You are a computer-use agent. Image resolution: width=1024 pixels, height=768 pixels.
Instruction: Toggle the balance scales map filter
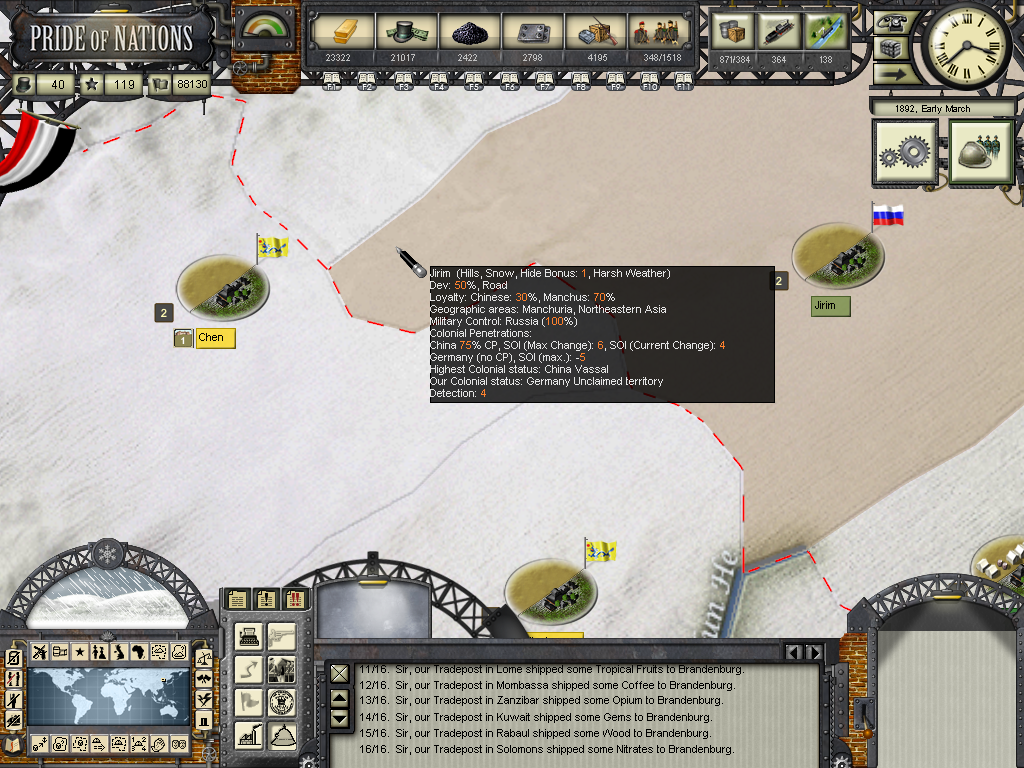(x=204, y=658)
